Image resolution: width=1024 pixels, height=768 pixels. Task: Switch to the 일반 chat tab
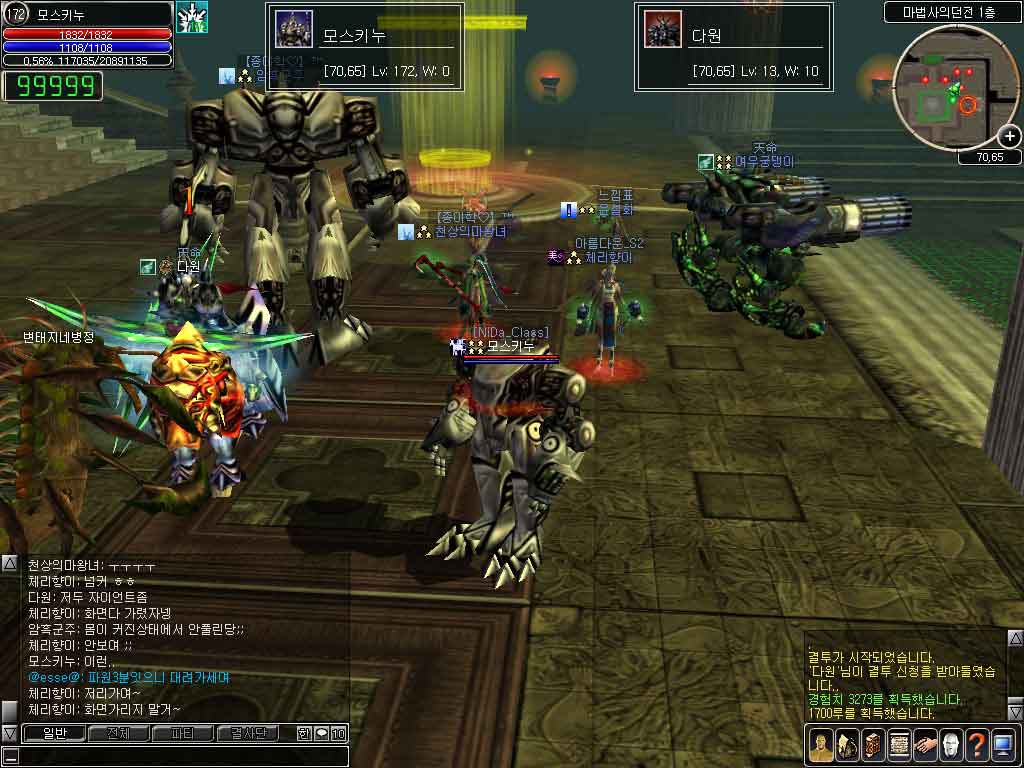click(x=53, y=733)
